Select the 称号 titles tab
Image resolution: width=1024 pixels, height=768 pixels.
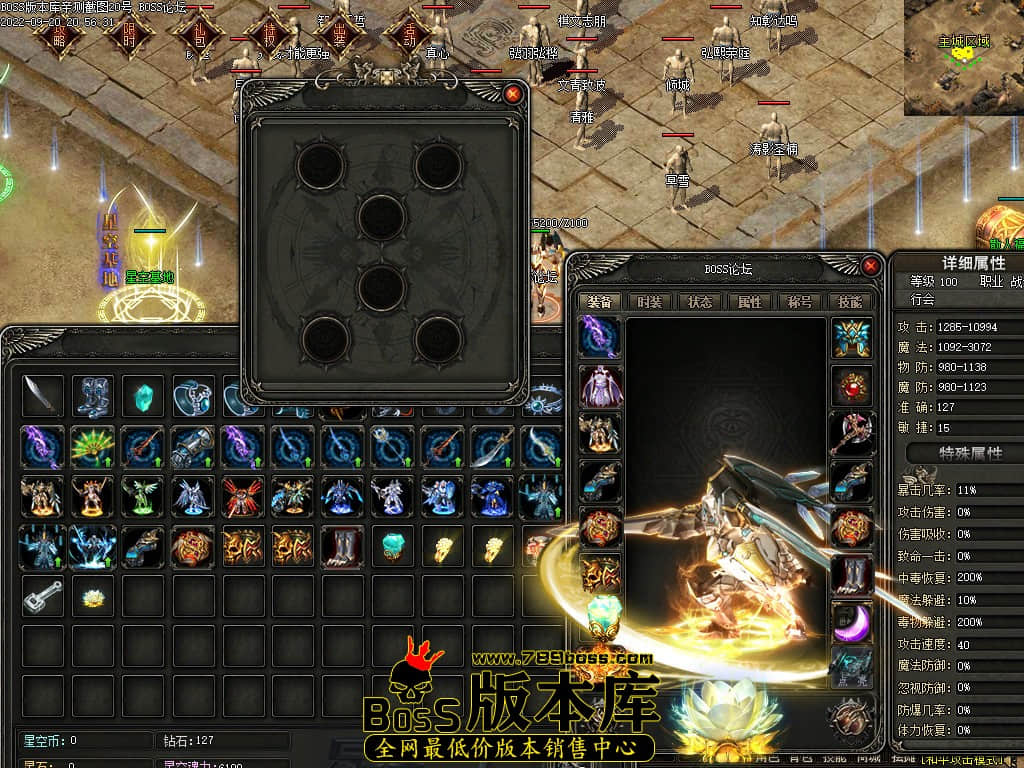(x=799, y=301)
